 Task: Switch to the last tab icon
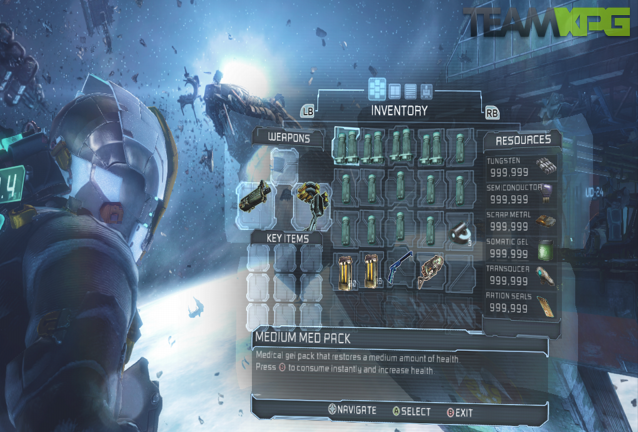(425, 91)
